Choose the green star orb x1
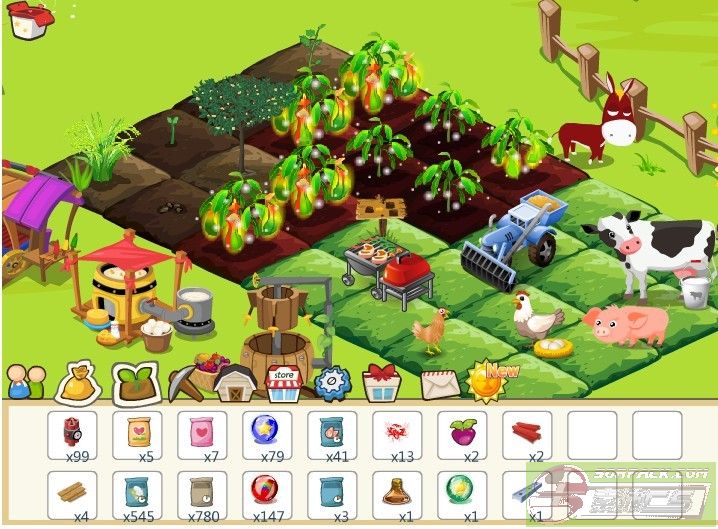The width and height of the screenshot is (718, 529). (462, 493)
